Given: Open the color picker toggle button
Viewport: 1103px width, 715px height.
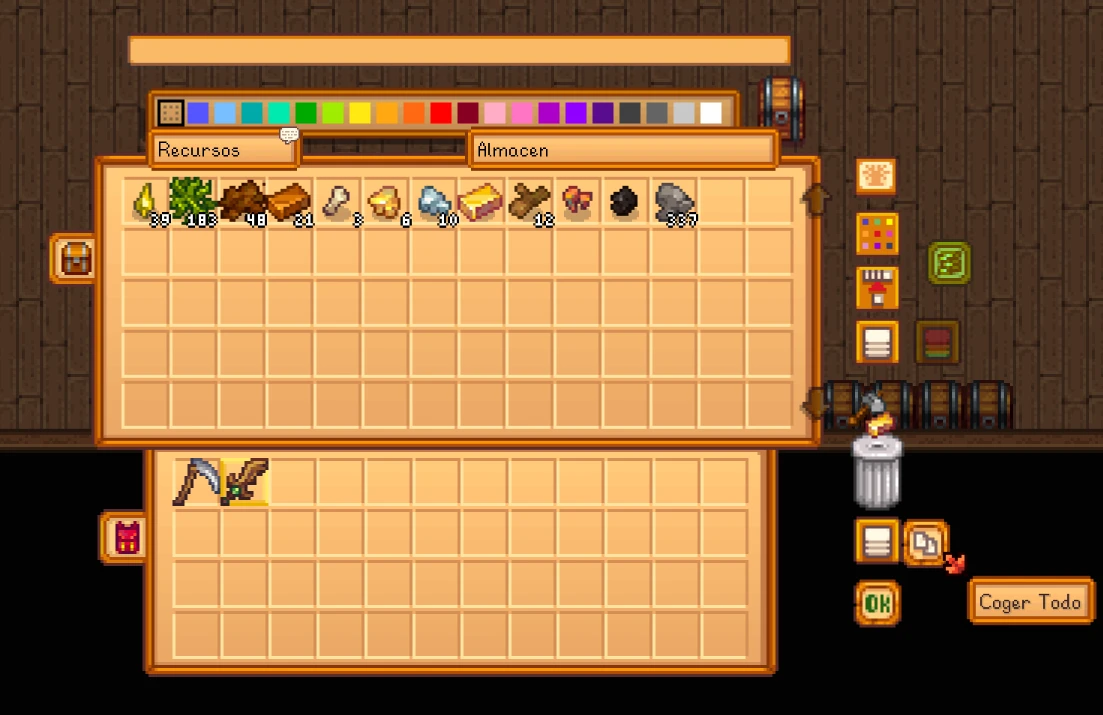Looking at the screenshot, I should 877,234.
